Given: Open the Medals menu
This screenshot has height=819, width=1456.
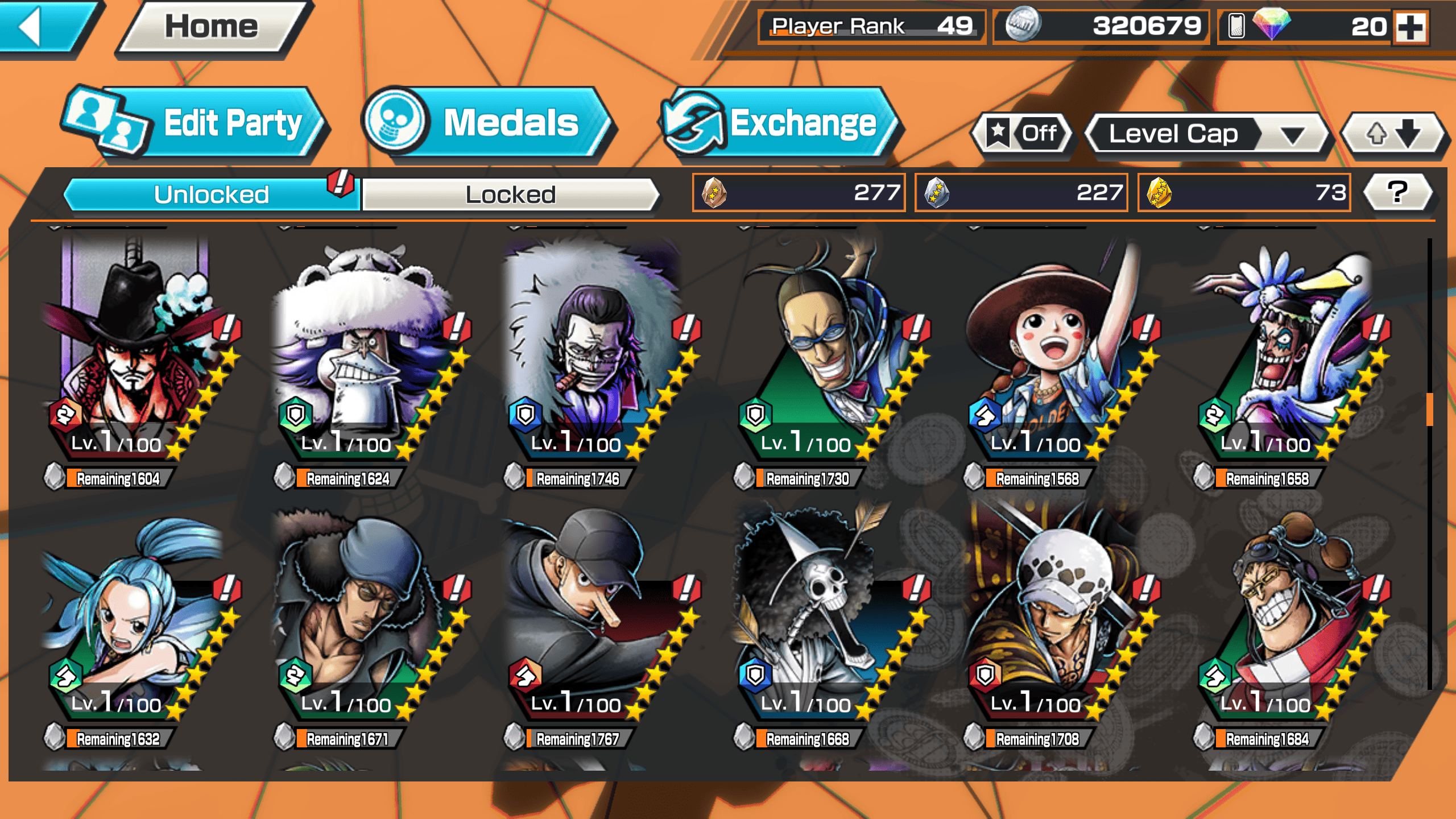Looking at the screenshot, I should [x=486, y=123].
